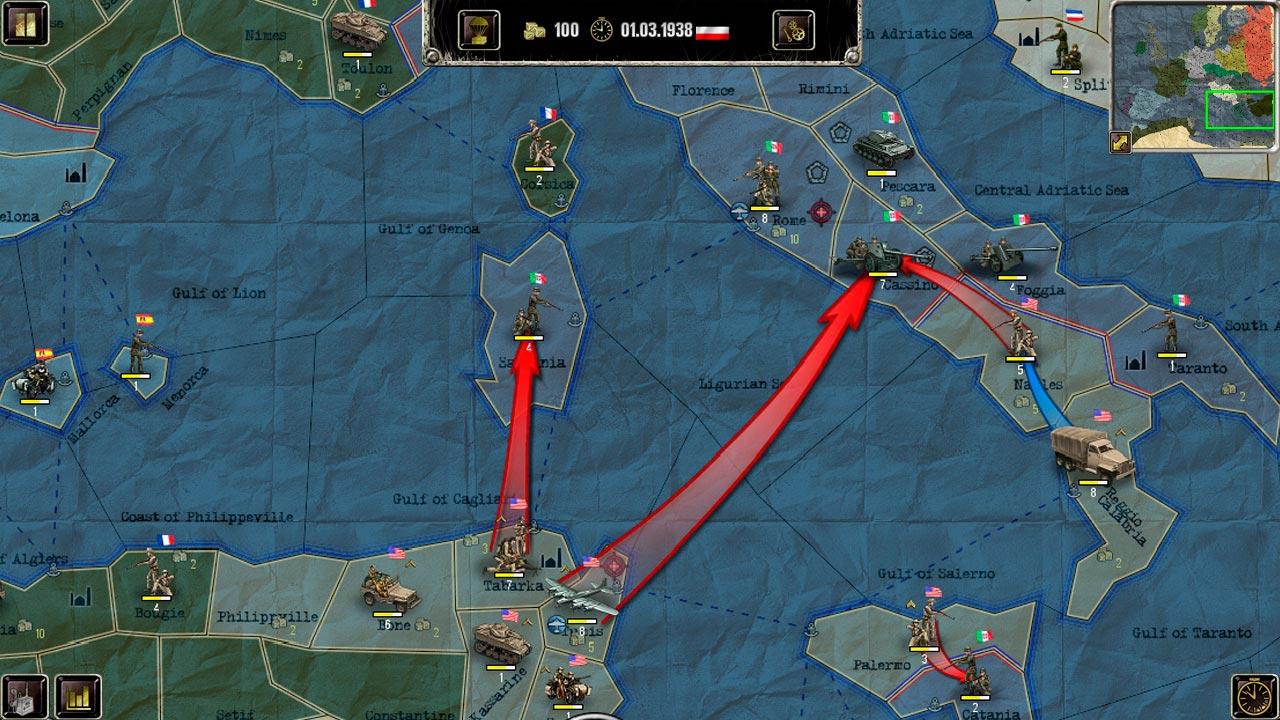
Task: Open the gears settings button
Action: (x=793, y=30)
